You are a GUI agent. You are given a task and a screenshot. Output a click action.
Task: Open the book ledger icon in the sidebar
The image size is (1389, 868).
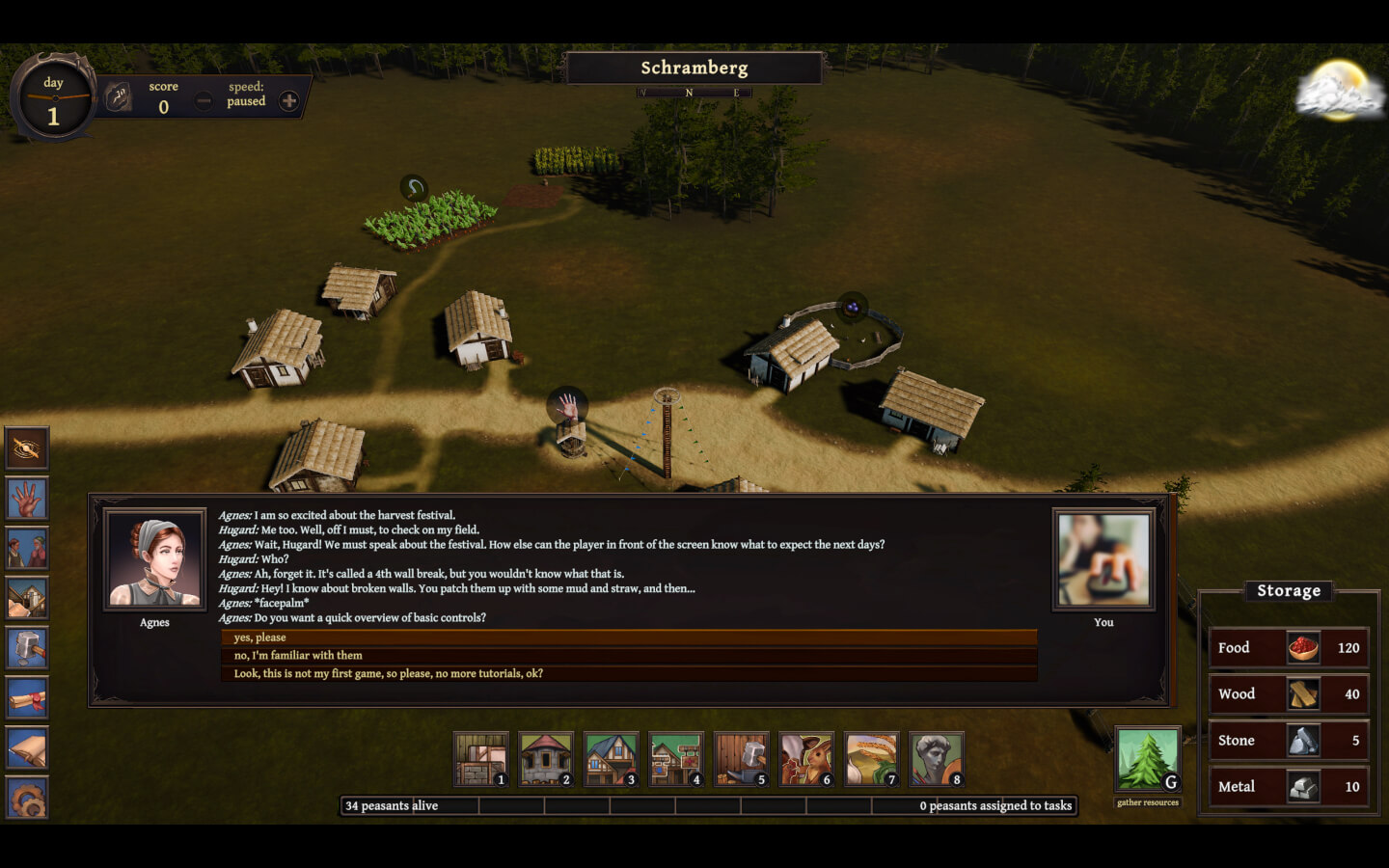point(26,748)
